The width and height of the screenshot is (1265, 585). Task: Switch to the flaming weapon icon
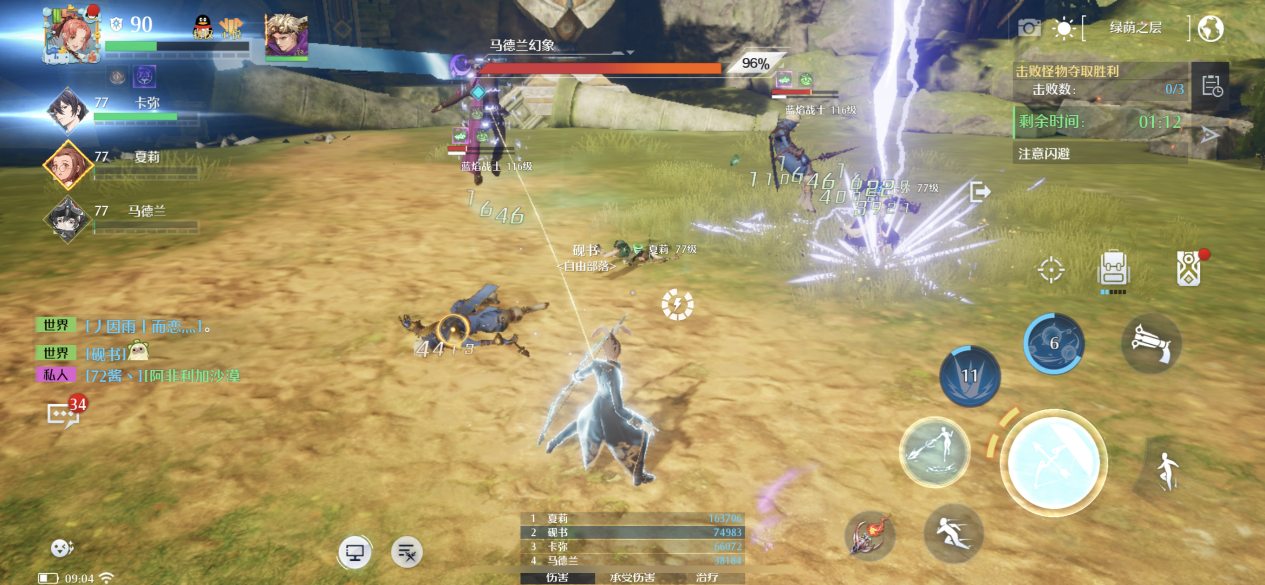coord(868,535)
